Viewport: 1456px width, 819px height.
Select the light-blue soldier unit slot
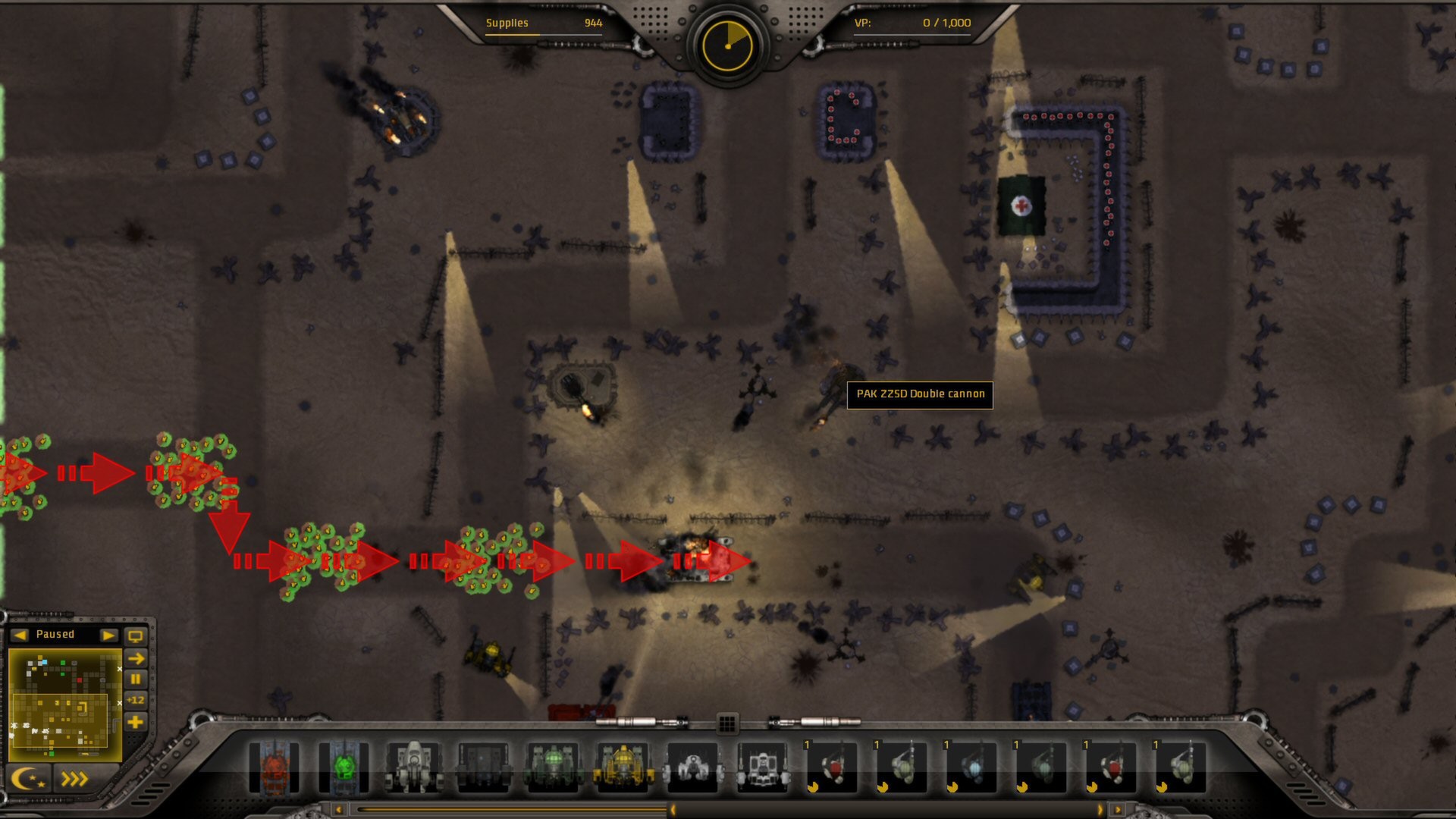[x=971, y=768]
